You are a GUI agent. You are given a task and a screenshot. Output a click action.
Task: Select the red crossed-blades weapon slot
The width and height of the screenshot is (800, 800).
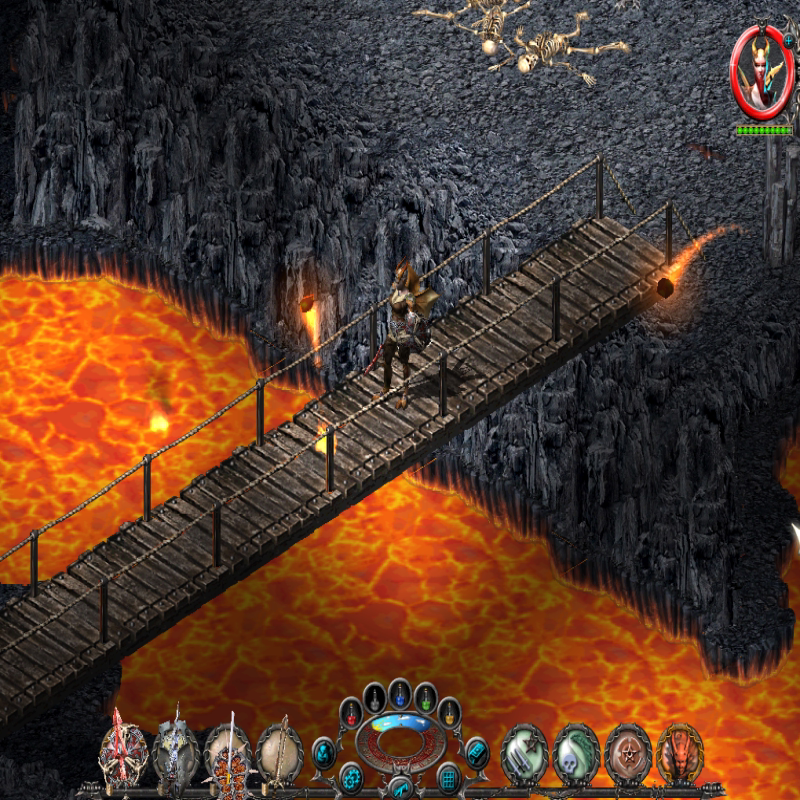click(122, 752)
